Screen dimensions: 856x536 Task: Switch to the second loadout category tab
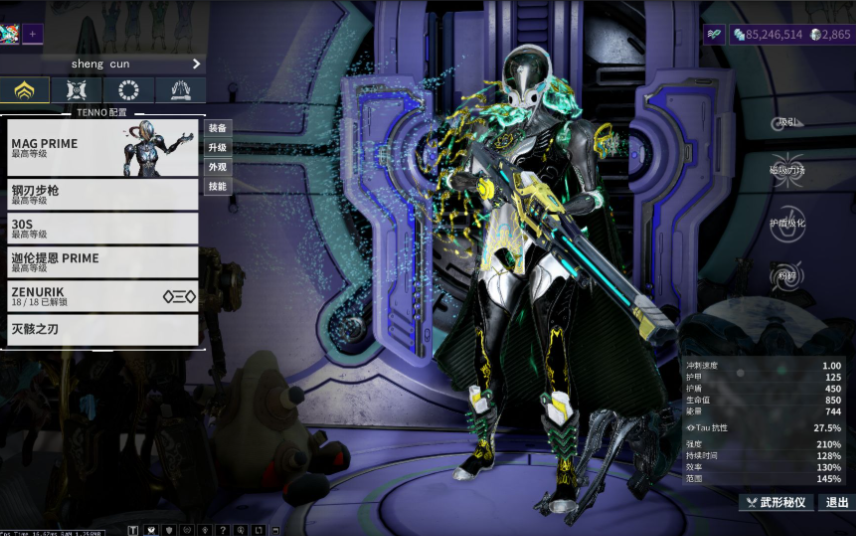click(x=77, y=91)
